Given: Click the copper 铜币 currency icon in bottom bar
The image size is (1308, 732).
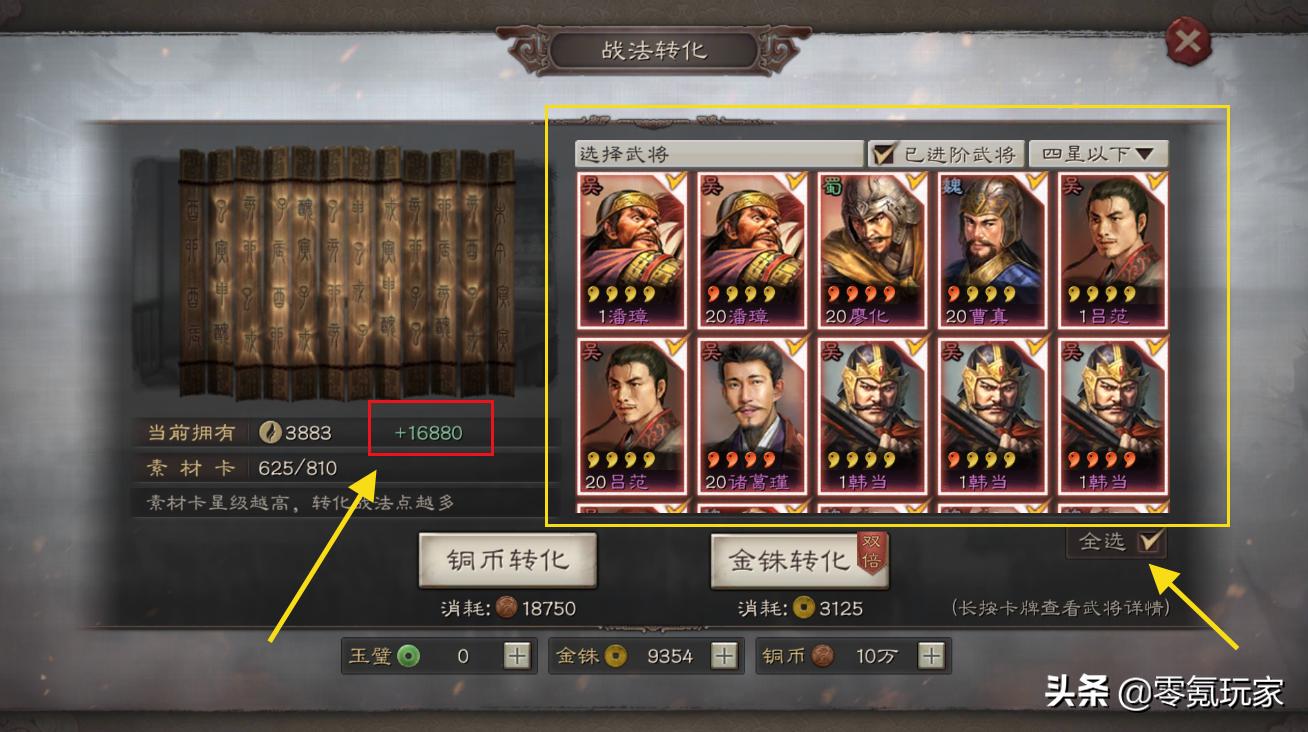Looking at the screenshot, I should 824,656.
